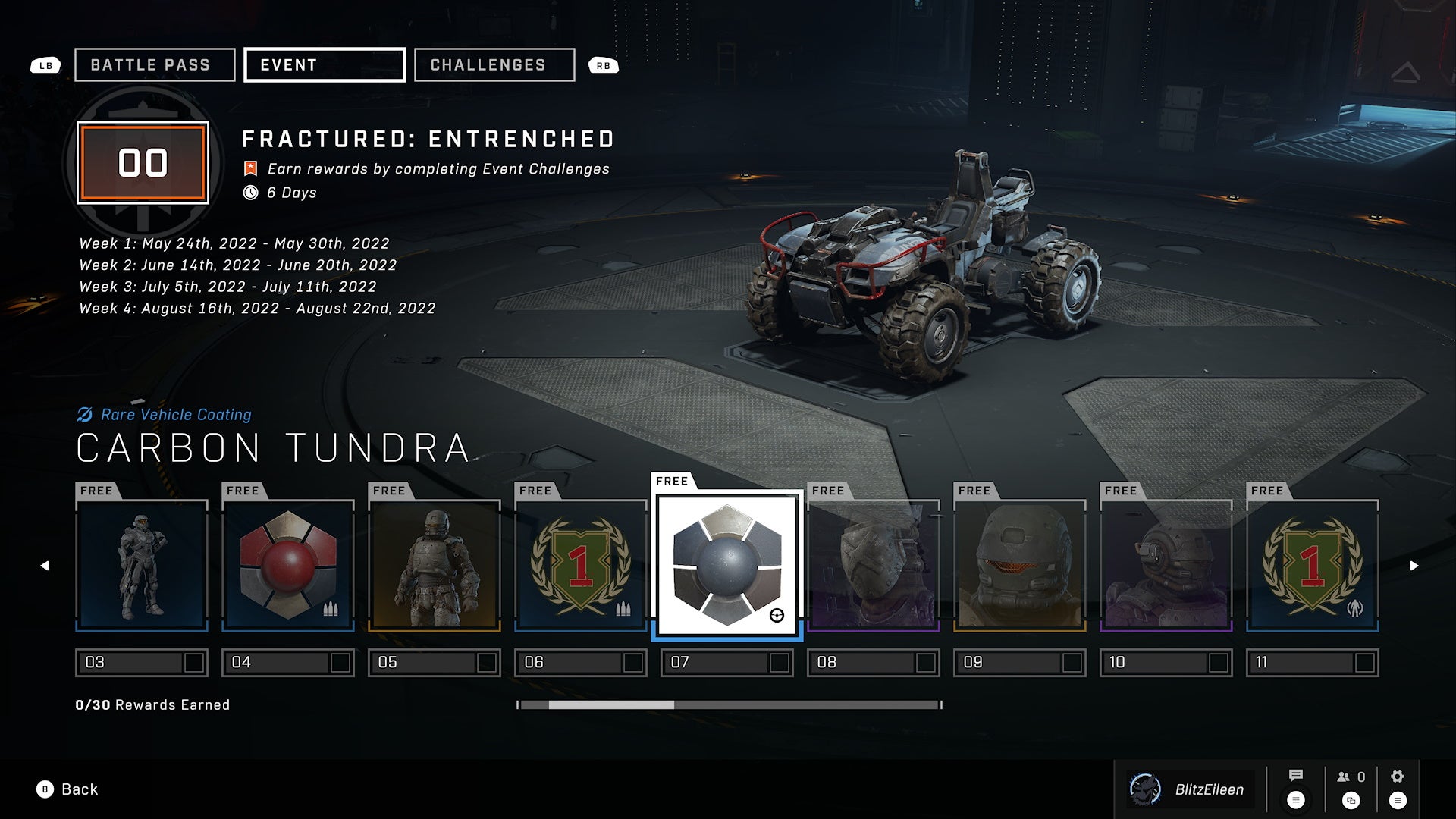This screenshot has width=1456, height=819.
Task: Pick the tier 10 helmet attachment reward
Action: click(1166, 565)
